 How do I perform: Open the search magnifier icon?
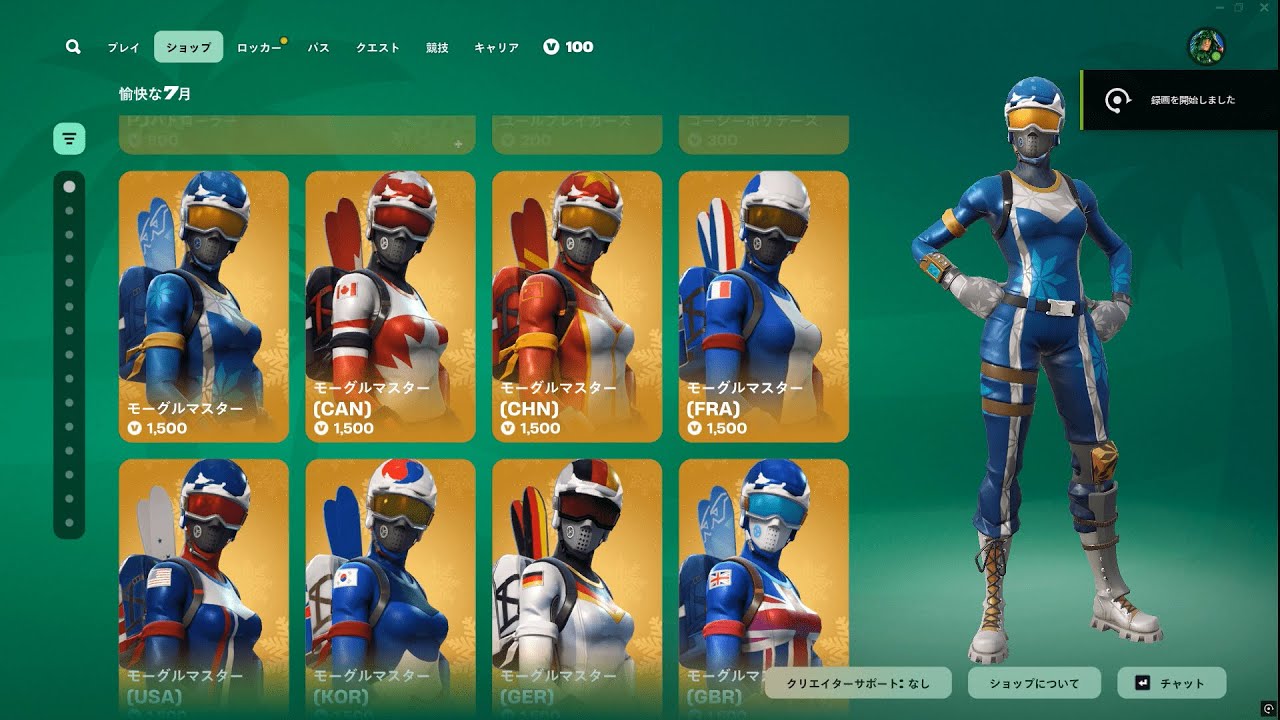pos(73,47)
